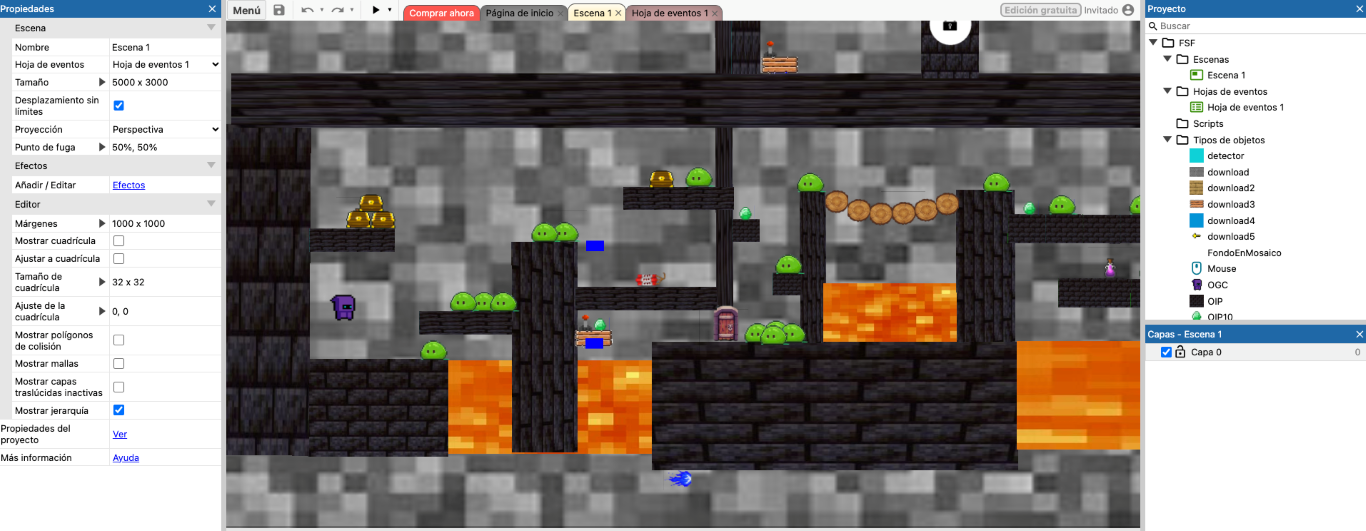
Task: Toggle Capa 0 visibility checkbox
Action: [1166, 352]
